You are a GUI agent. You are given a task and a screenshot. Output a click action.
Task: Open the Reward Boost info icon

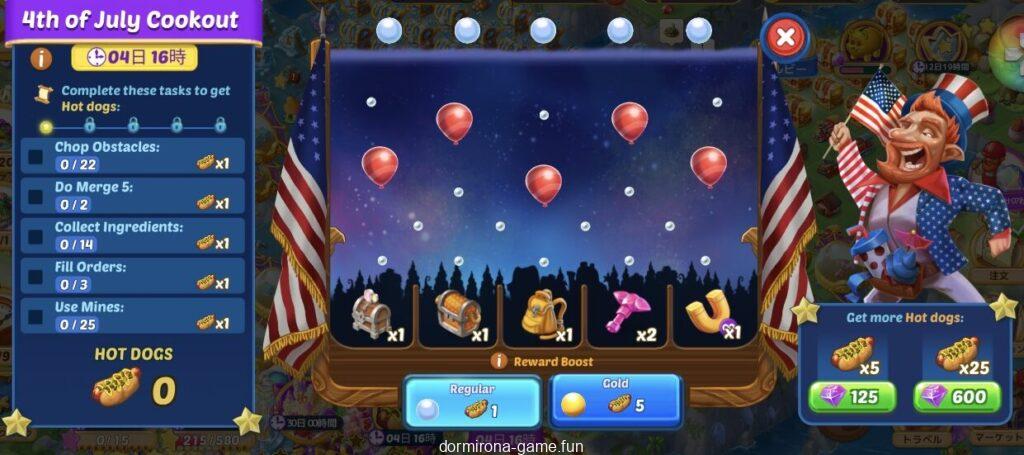point(499,362)
